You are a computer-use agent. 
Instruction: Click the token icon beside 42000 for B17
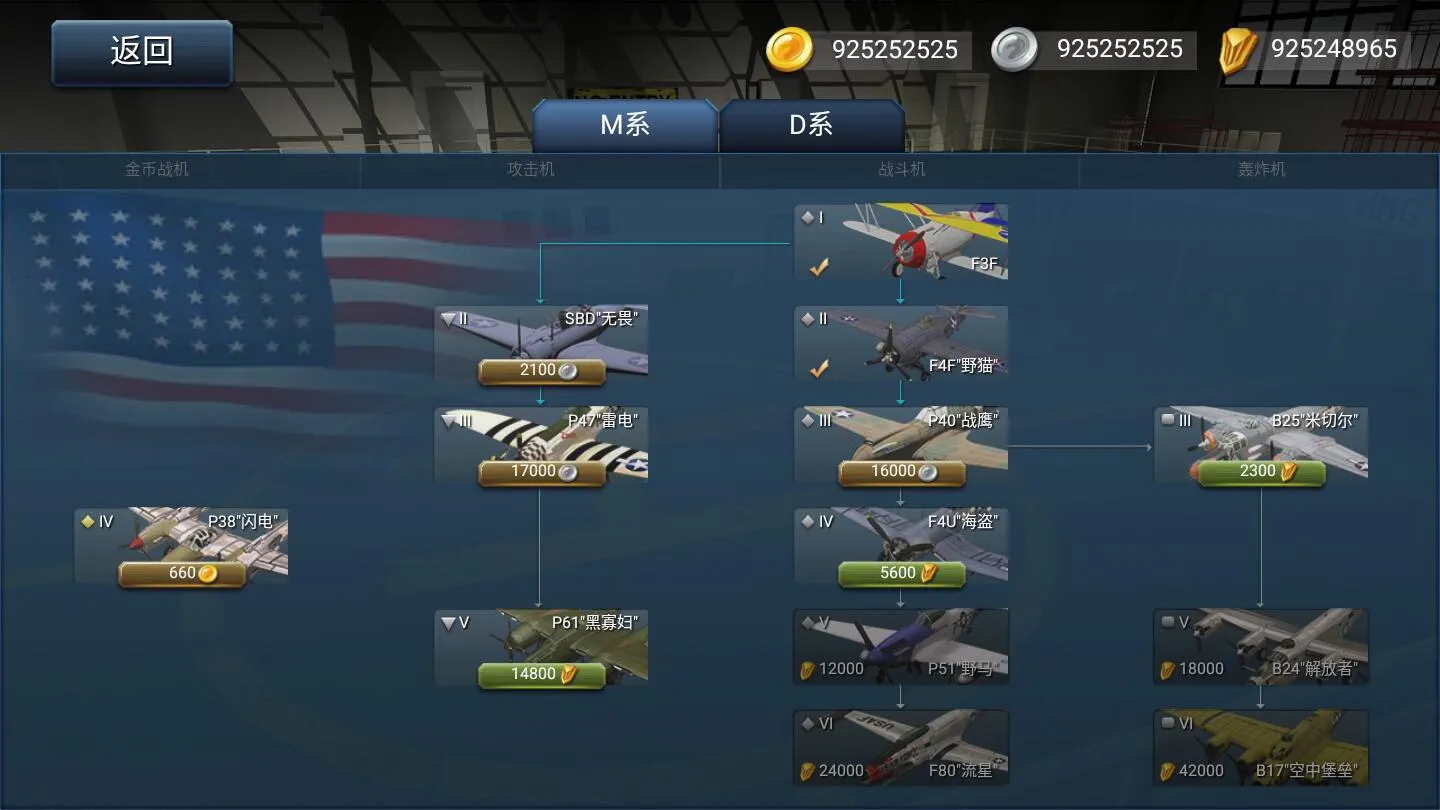pyautogui.click(x=1170, y=770)
